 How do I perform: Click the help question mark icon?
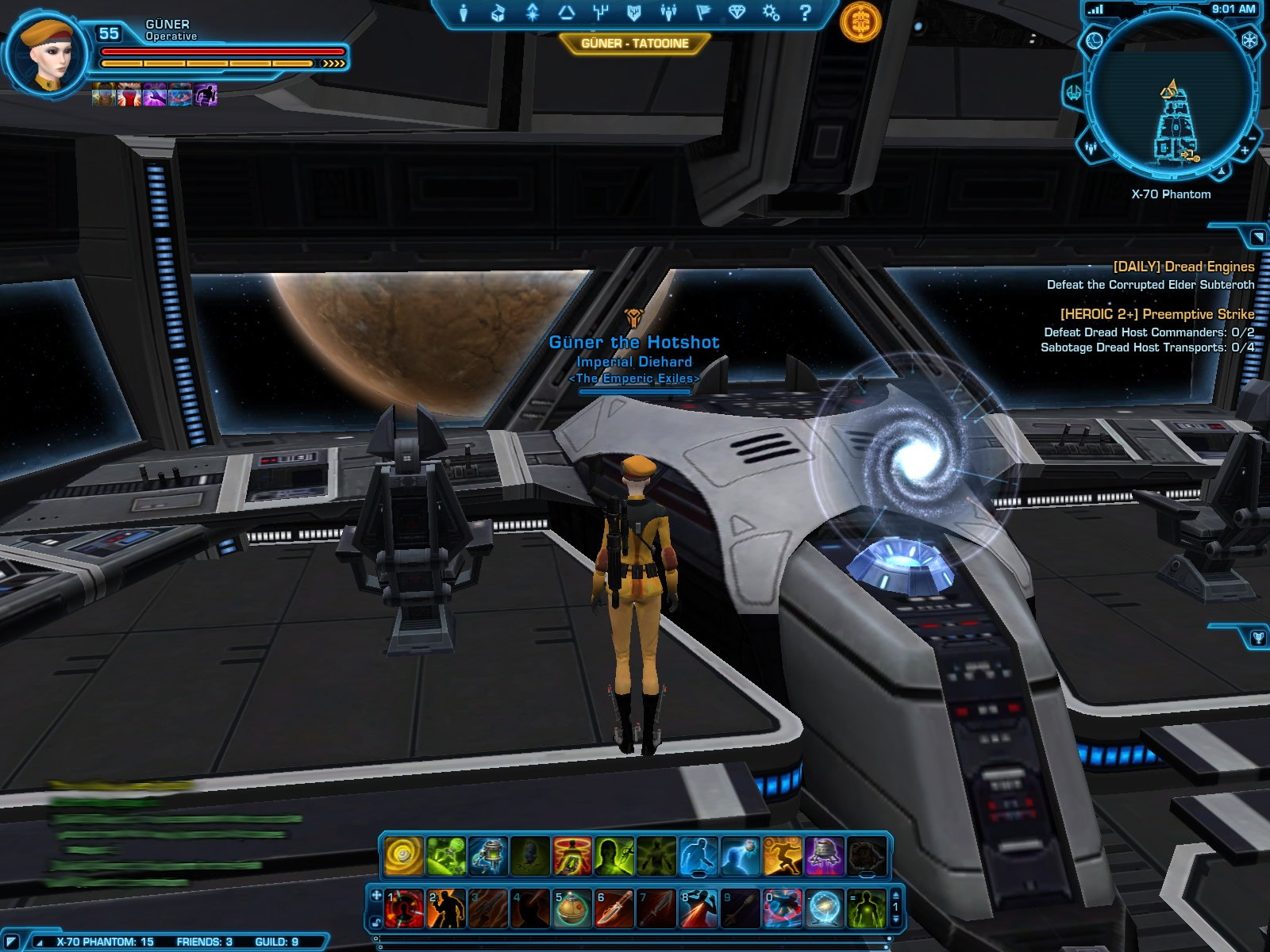pyautogui.click(x=805, y=13)
